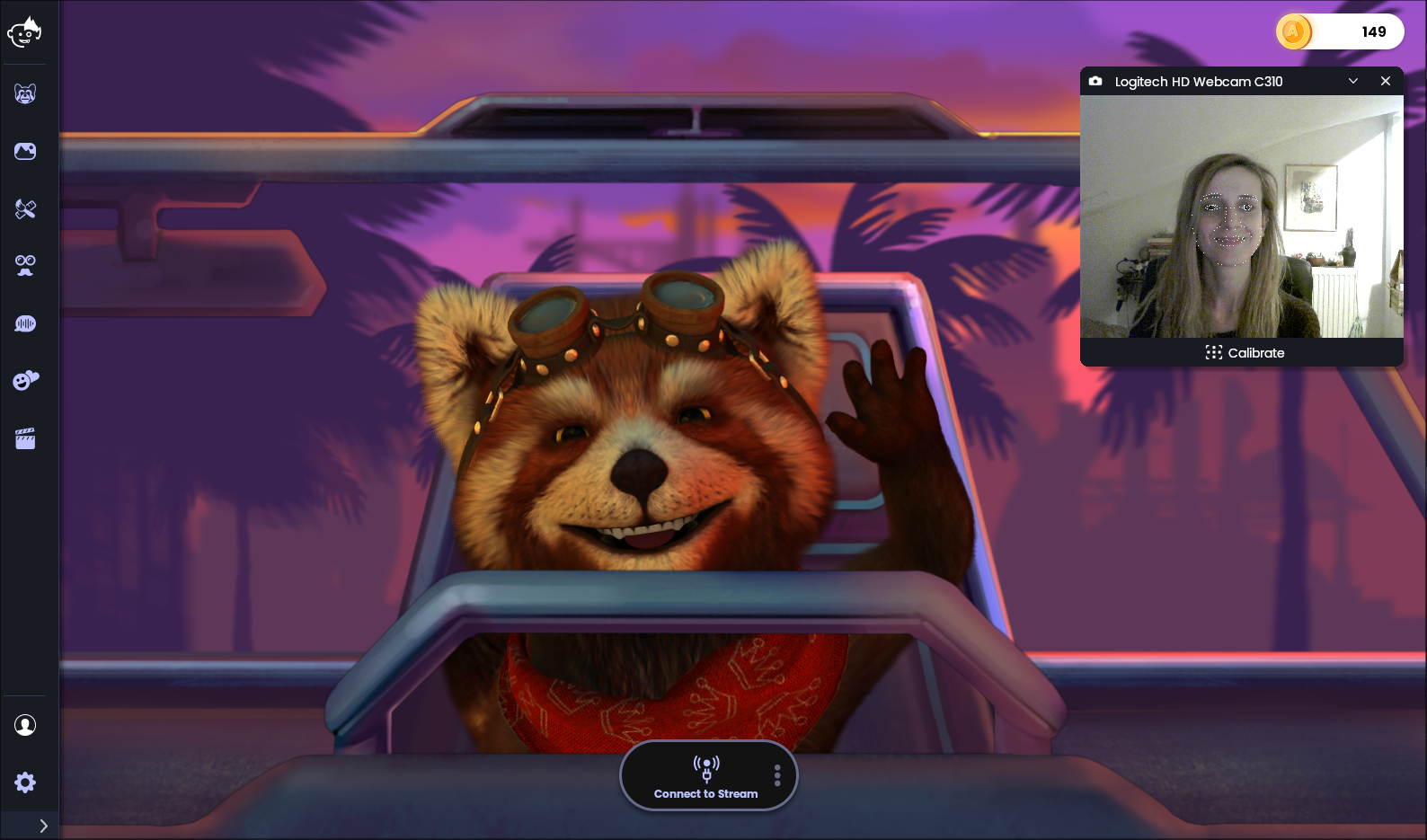Click the 149 coin balance display
This screenshot has height=840, width=1427.
coord(1374,31)
